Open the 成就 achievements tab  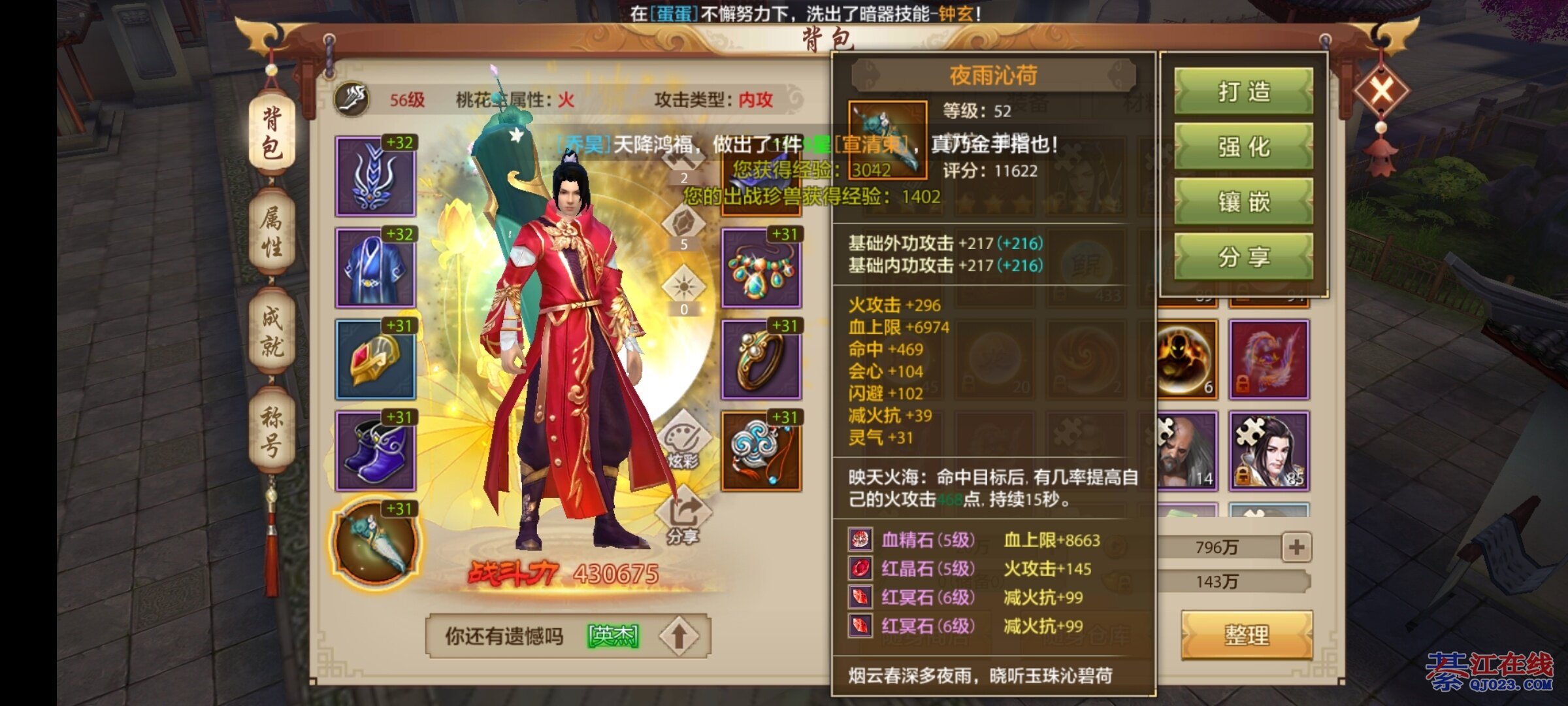click(272, 331)
